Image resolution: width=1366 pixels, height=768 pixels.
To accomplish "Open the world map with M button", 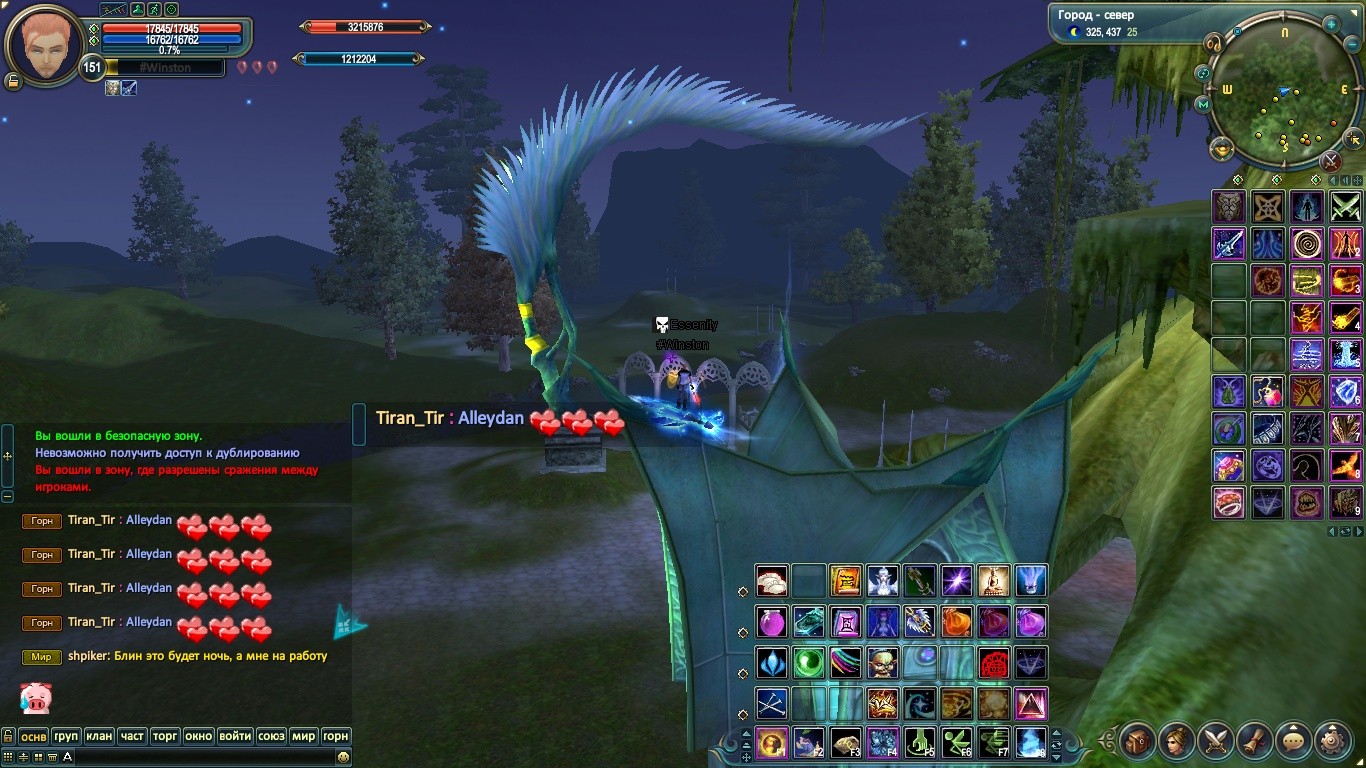I will 1203,104.
